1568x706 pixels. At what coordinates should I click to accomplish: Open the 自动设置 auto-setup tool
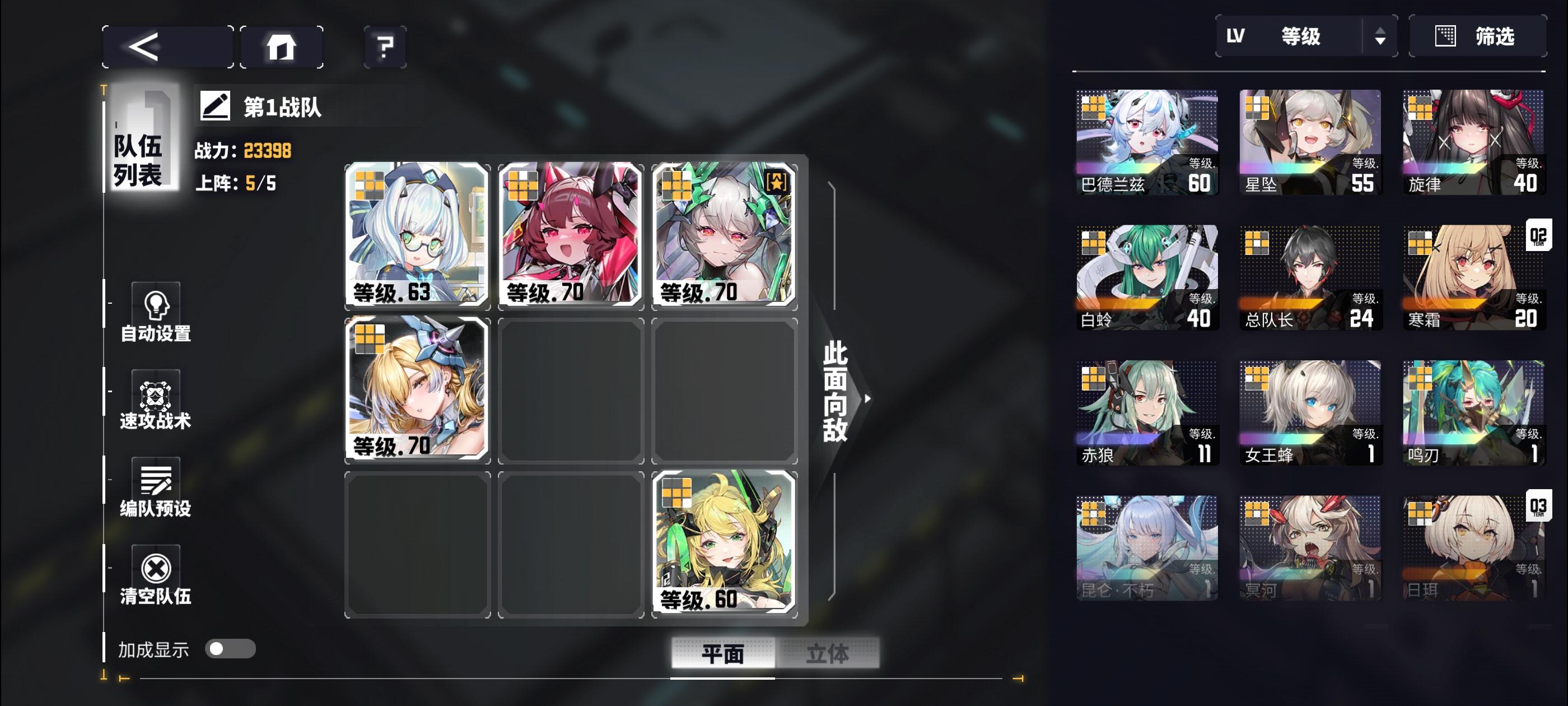pyautogui.click(x=156, y=310)
